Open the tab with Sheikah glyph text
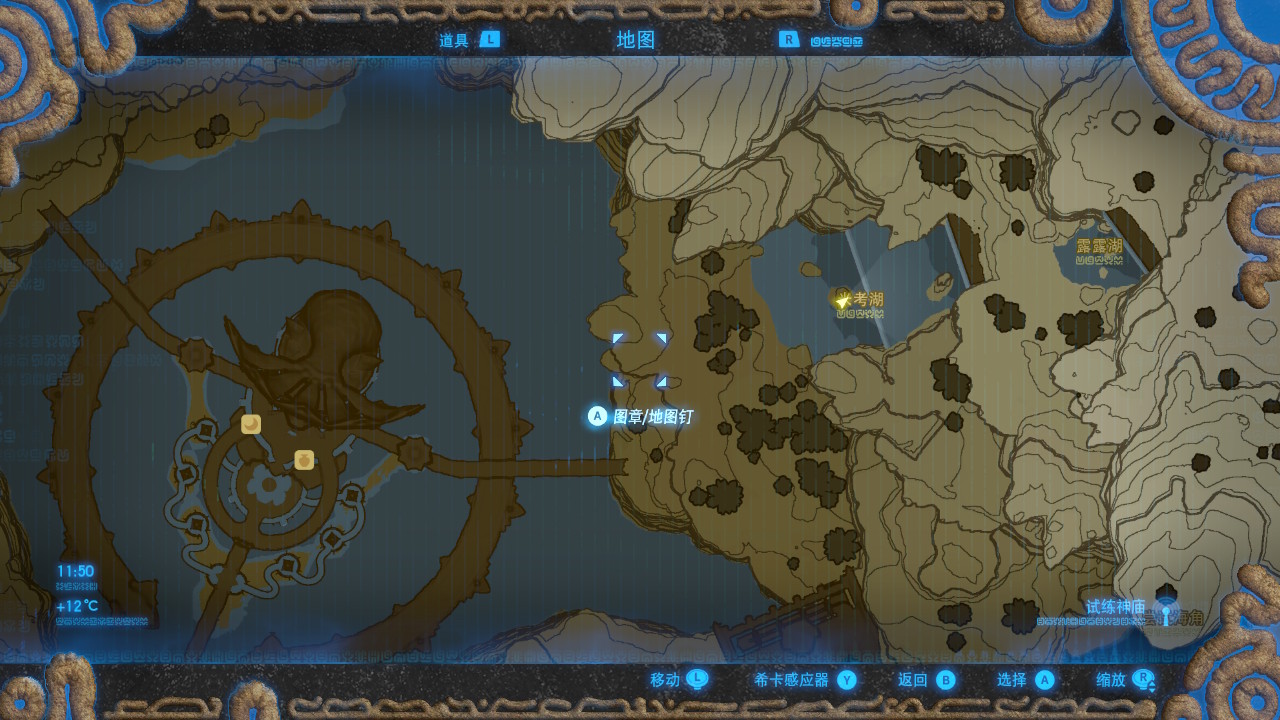This screenshot has height=720, width=1280. point(822,41)
